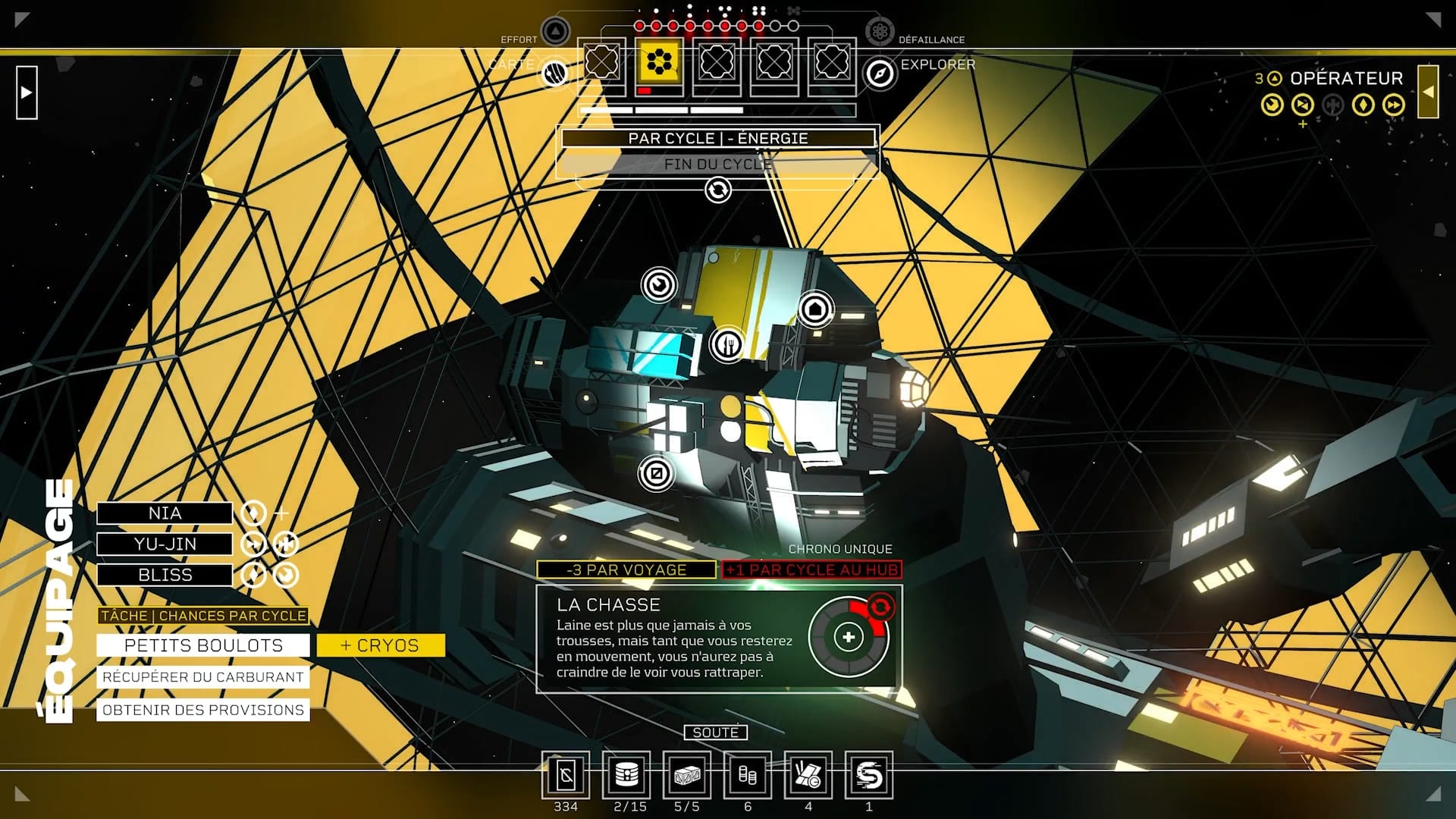Select the provisions crate slot showing 5/5

(x=687, y=776)
